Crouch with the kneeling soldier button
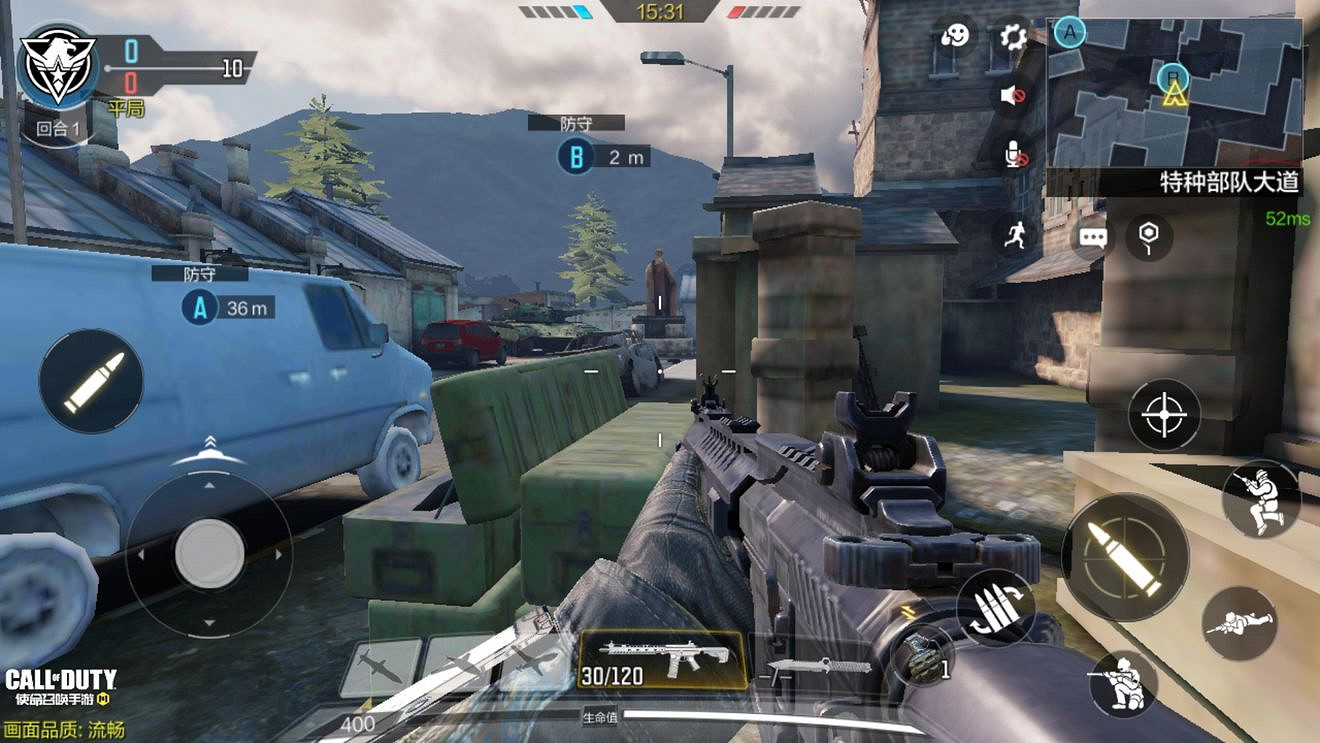Image resolution: width=1320 pixels, height=743 pixels. click(x=1123, y=682)
